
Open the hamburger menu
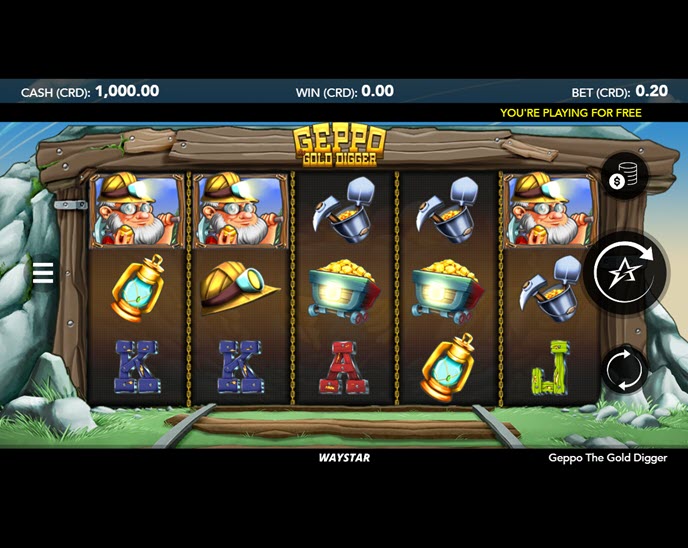[x=43, y=273]
